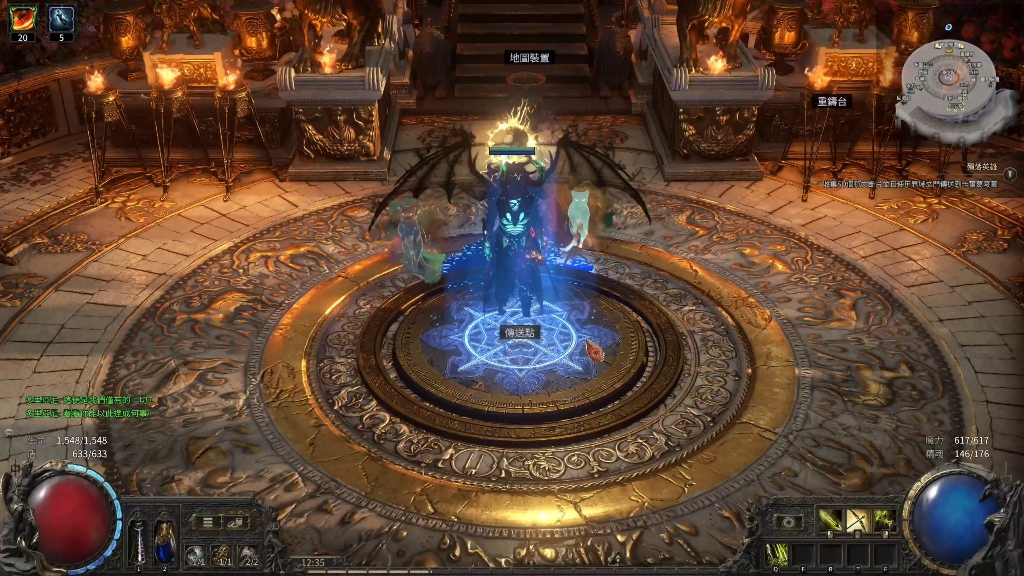The height and width of the screenshot is (576, 1024).
Task: Select the 重鑄台 label
Action: (832, 101)
